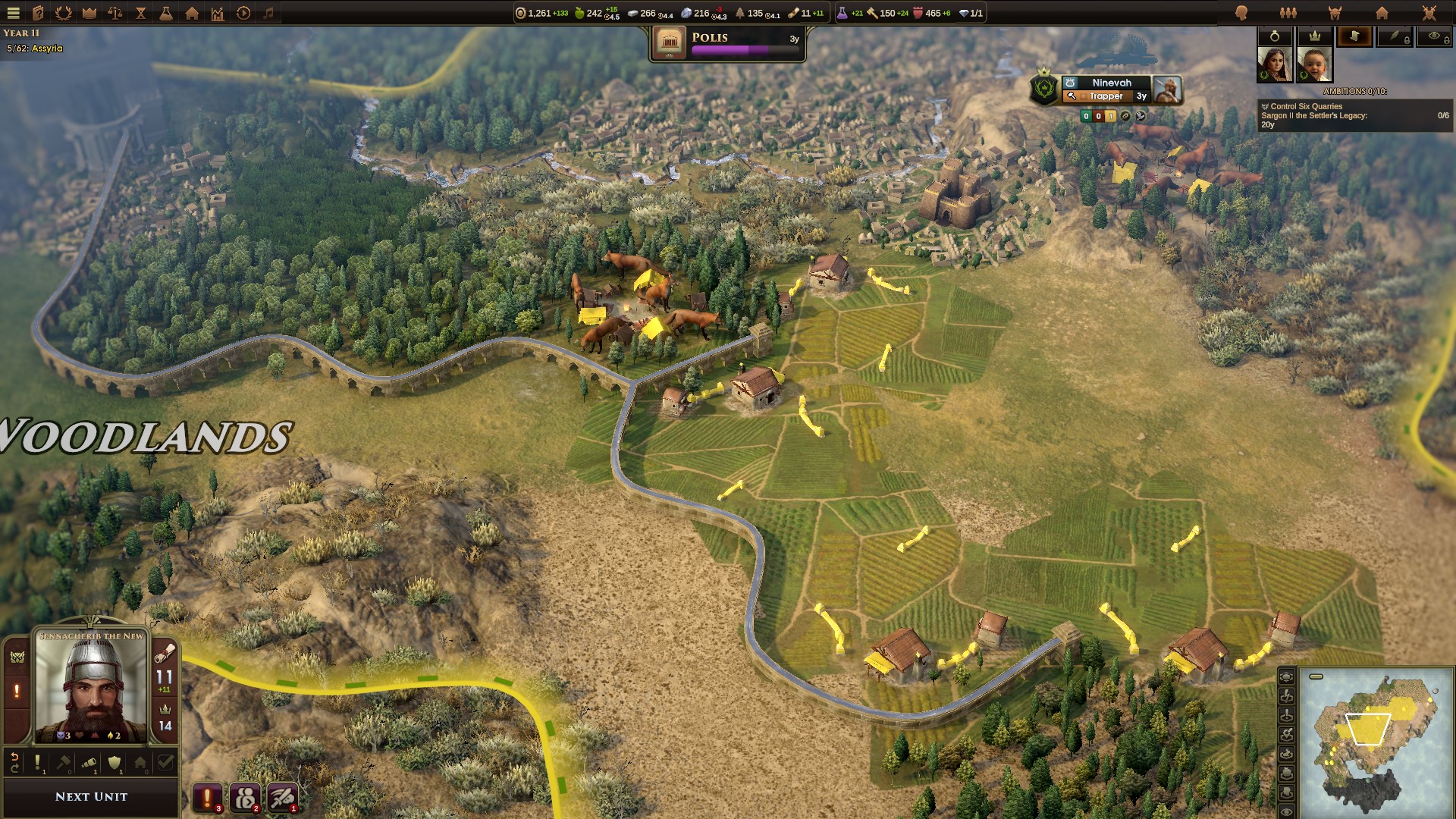Open the Trapper production bar
The height and width of the screenshot is (819, 1456).
1107,96
